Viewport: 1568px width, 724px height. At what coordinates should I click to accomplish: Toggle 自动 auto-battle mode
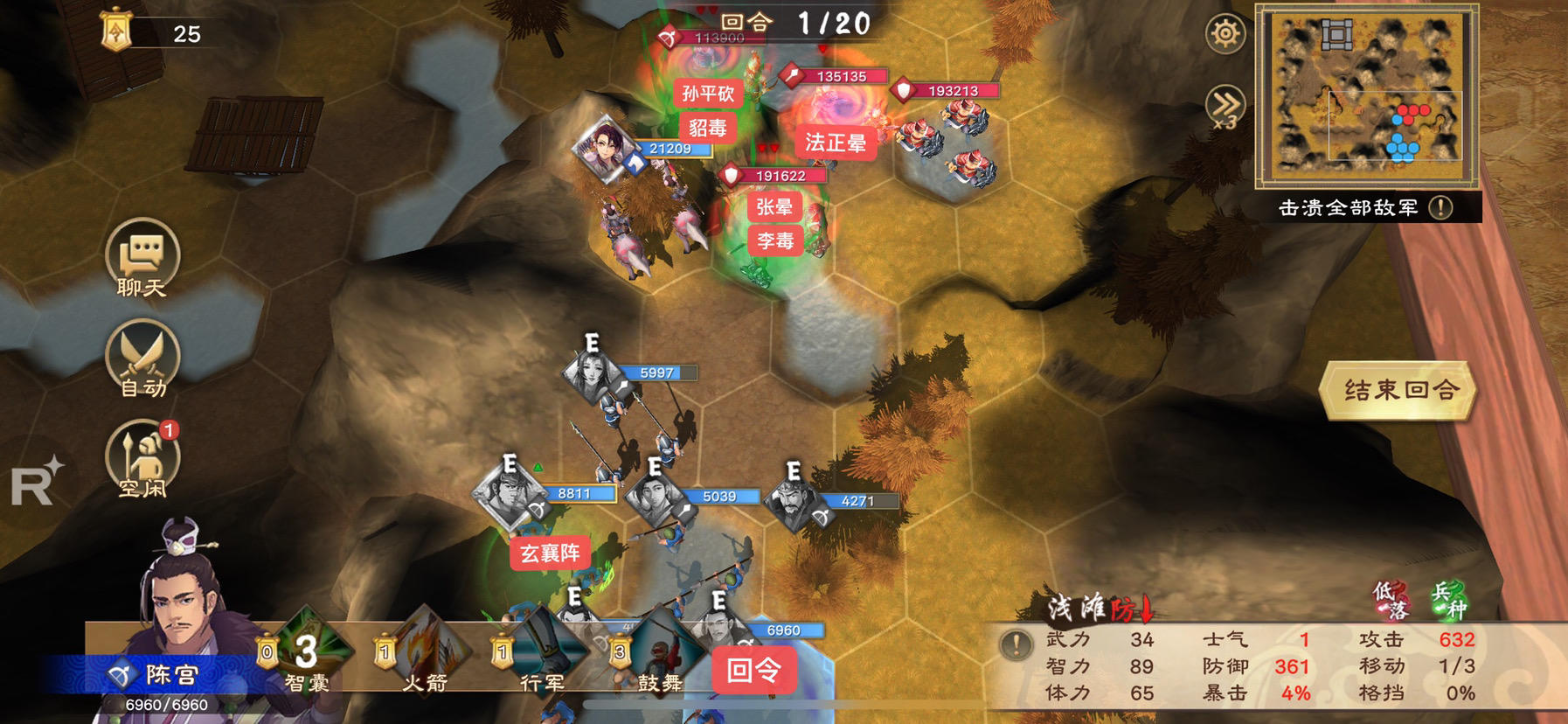click(142, 359)
